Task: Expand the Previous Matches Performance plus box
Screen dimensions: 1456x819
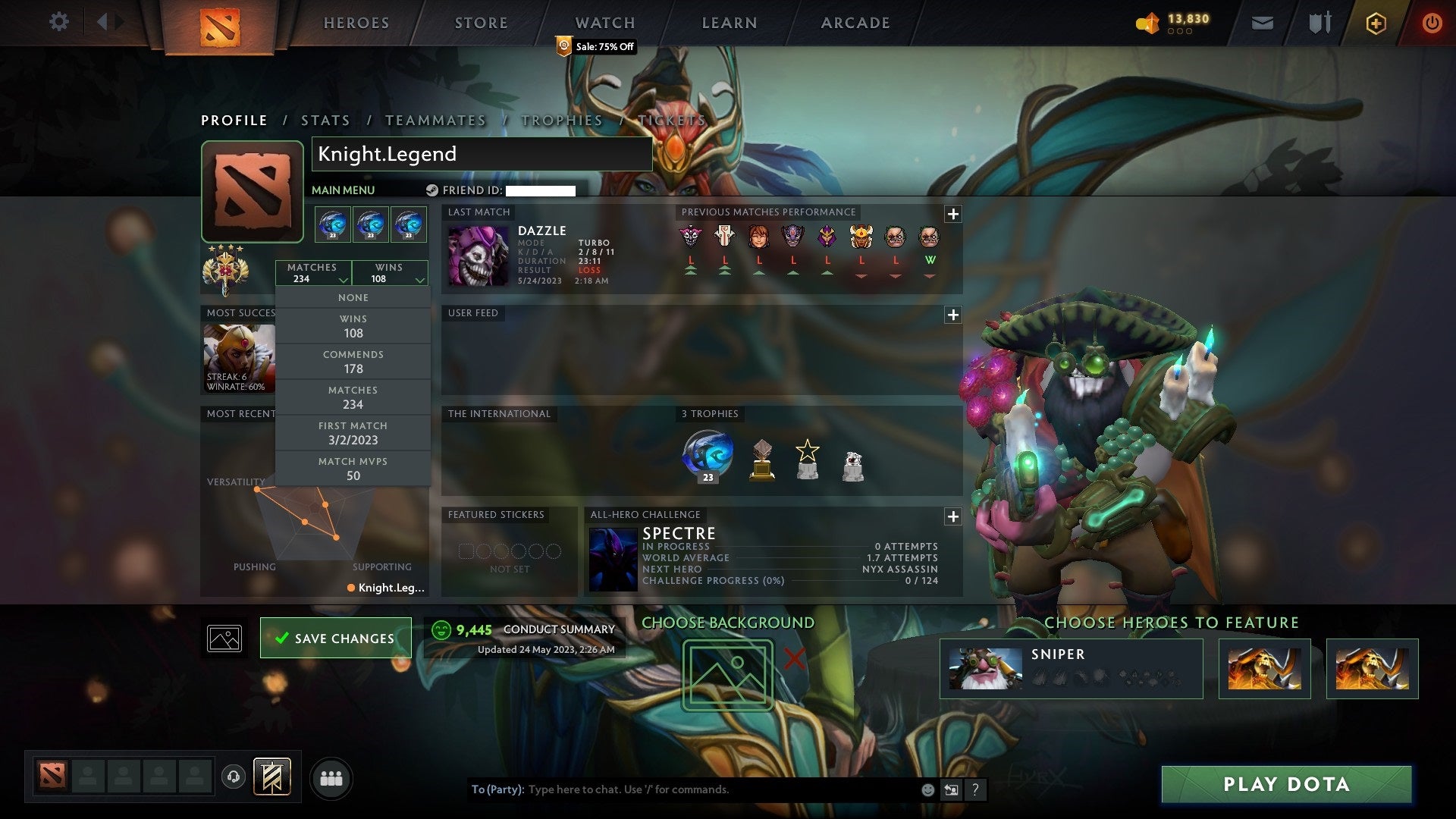Action: (953, 215)
